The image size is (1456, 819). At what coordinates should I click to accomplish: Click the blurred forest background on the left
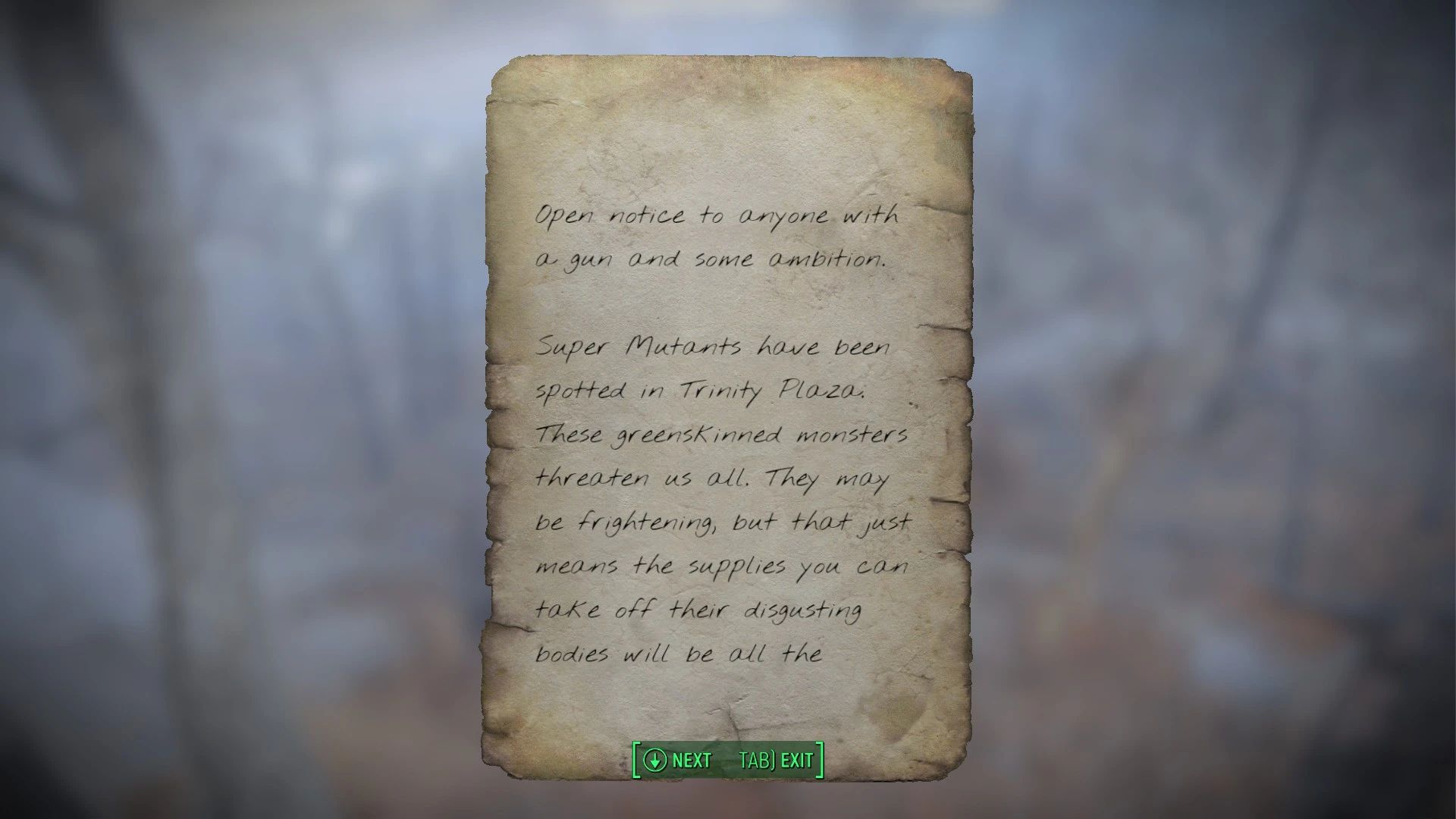227,409
